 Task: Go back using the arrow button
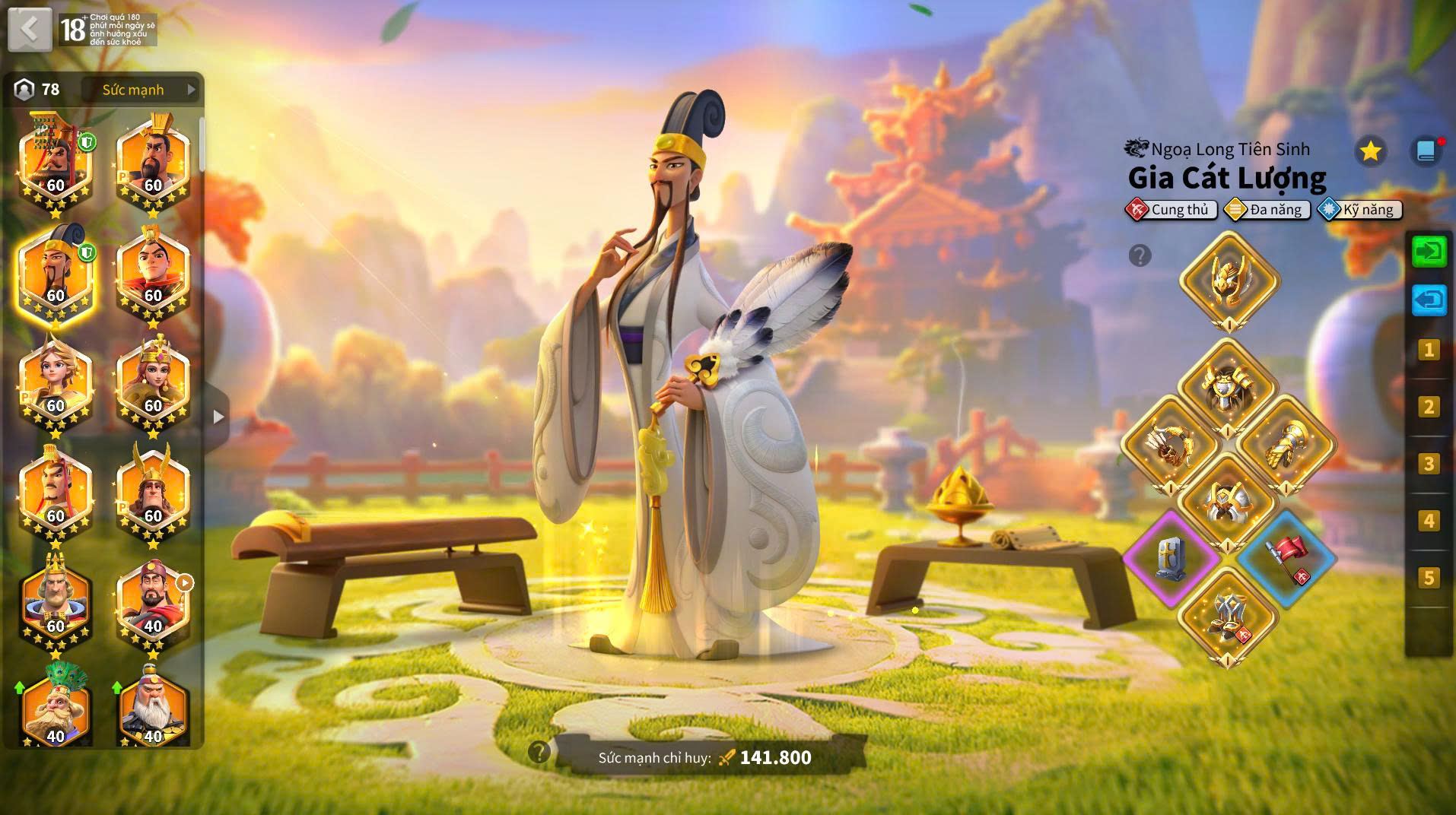tap(30, 30)
